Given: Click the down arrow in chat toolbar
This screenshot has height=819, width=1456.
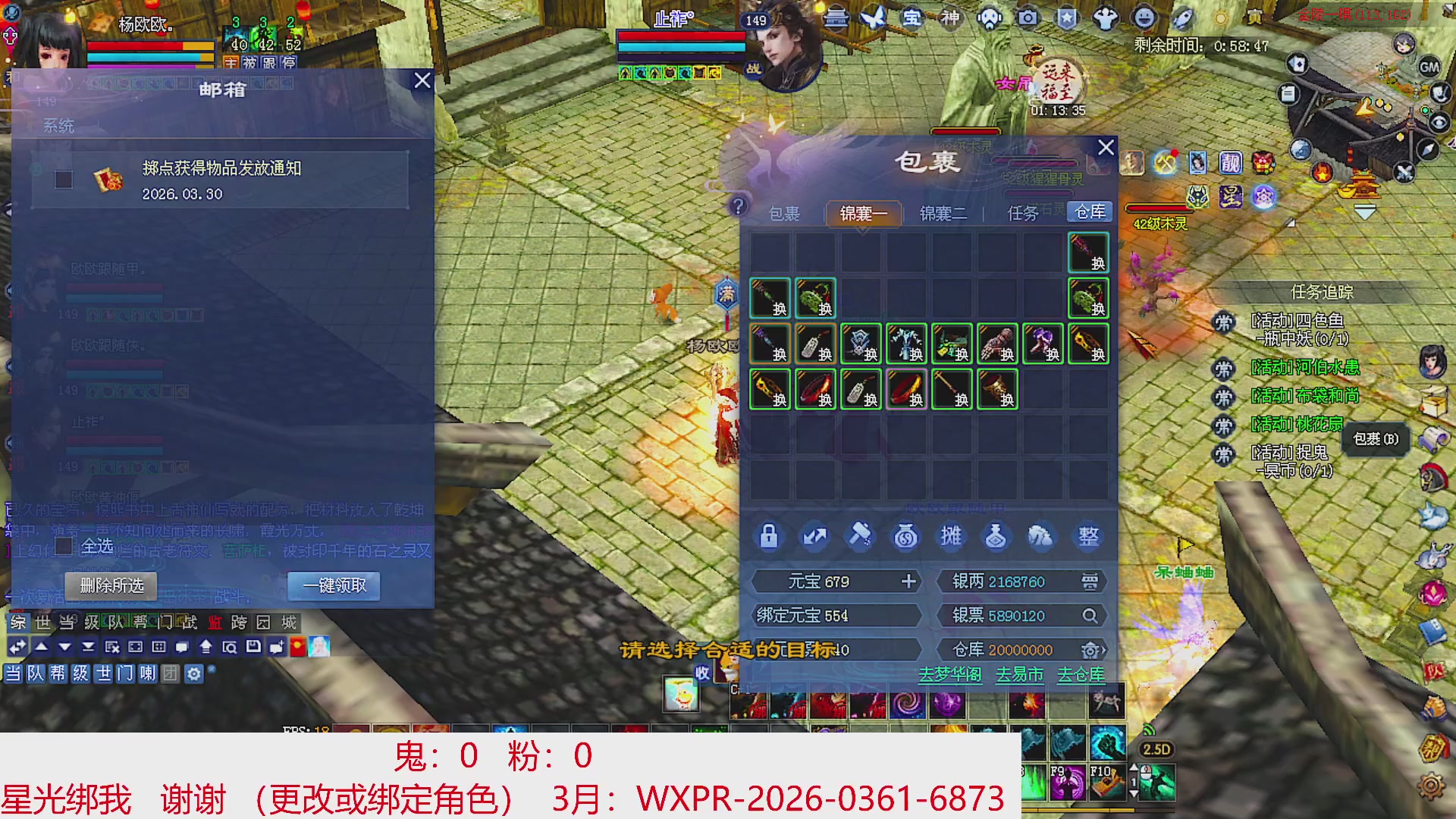Looking at the screenshot, I should (x=64, y=647).
